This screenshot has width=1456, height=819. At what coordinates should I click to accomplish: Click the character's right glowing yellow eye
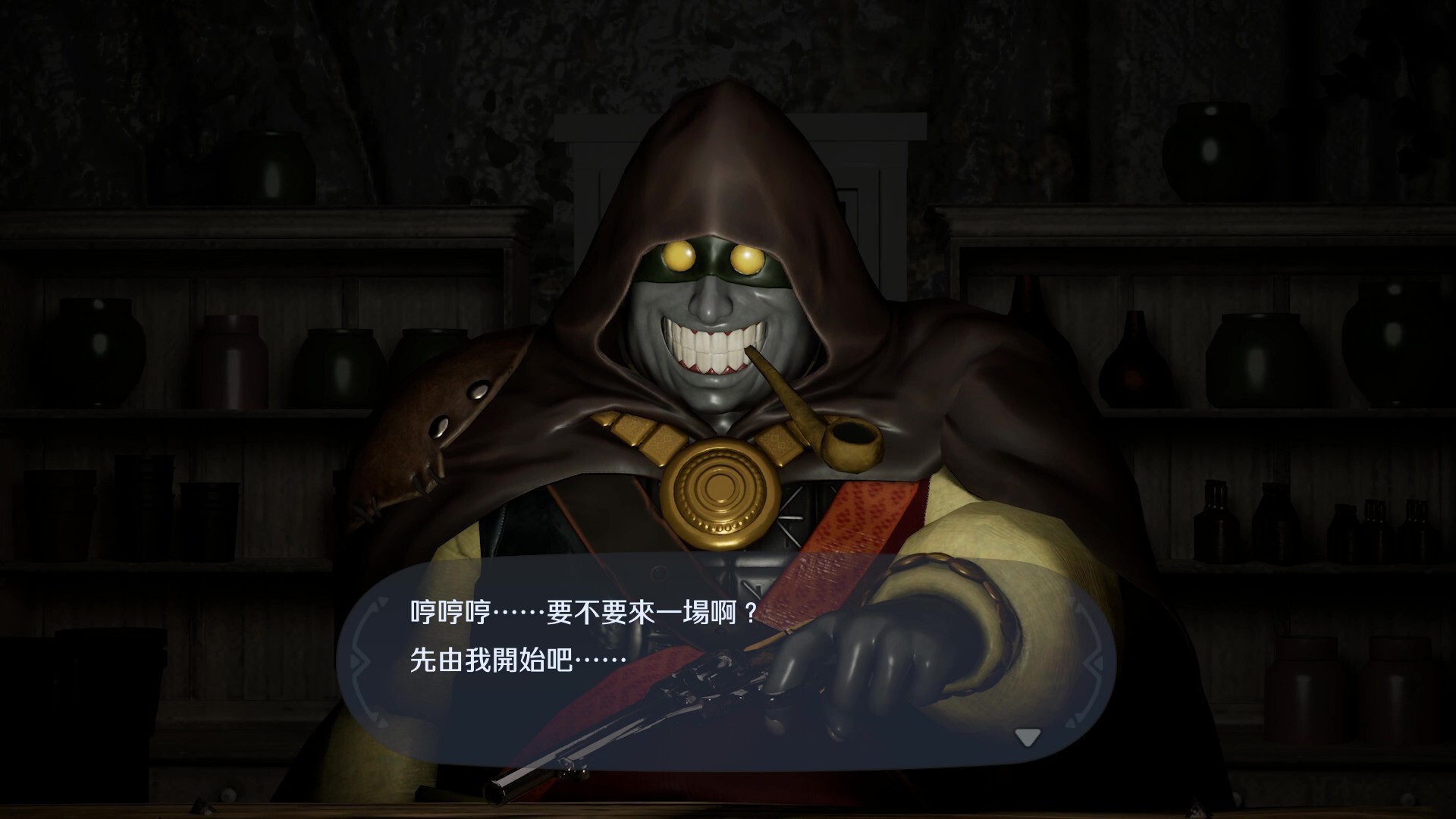(x=747, y=258)
